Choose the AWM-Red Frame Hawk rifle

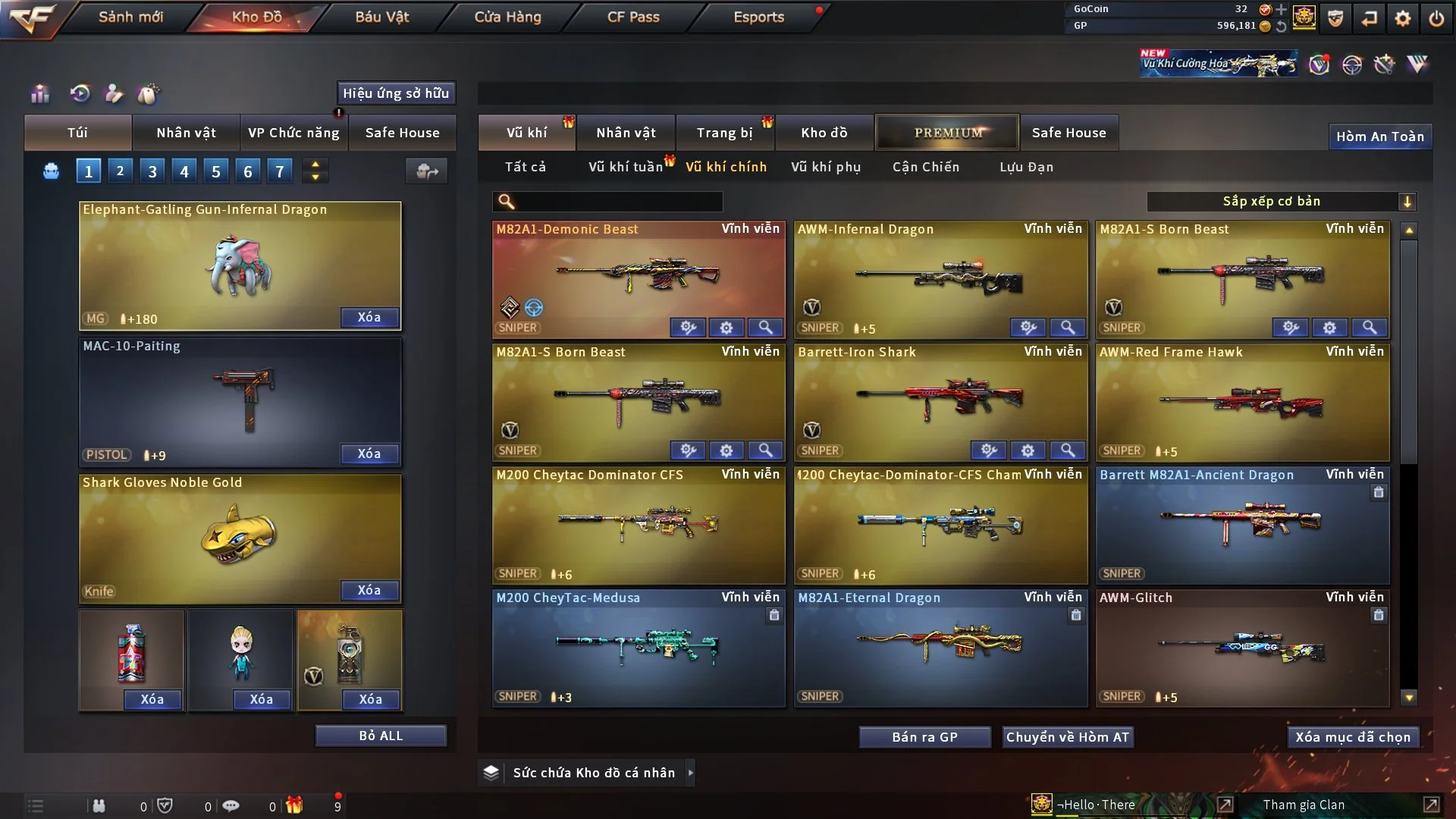pyautogui.click(x=1242, y=402)
